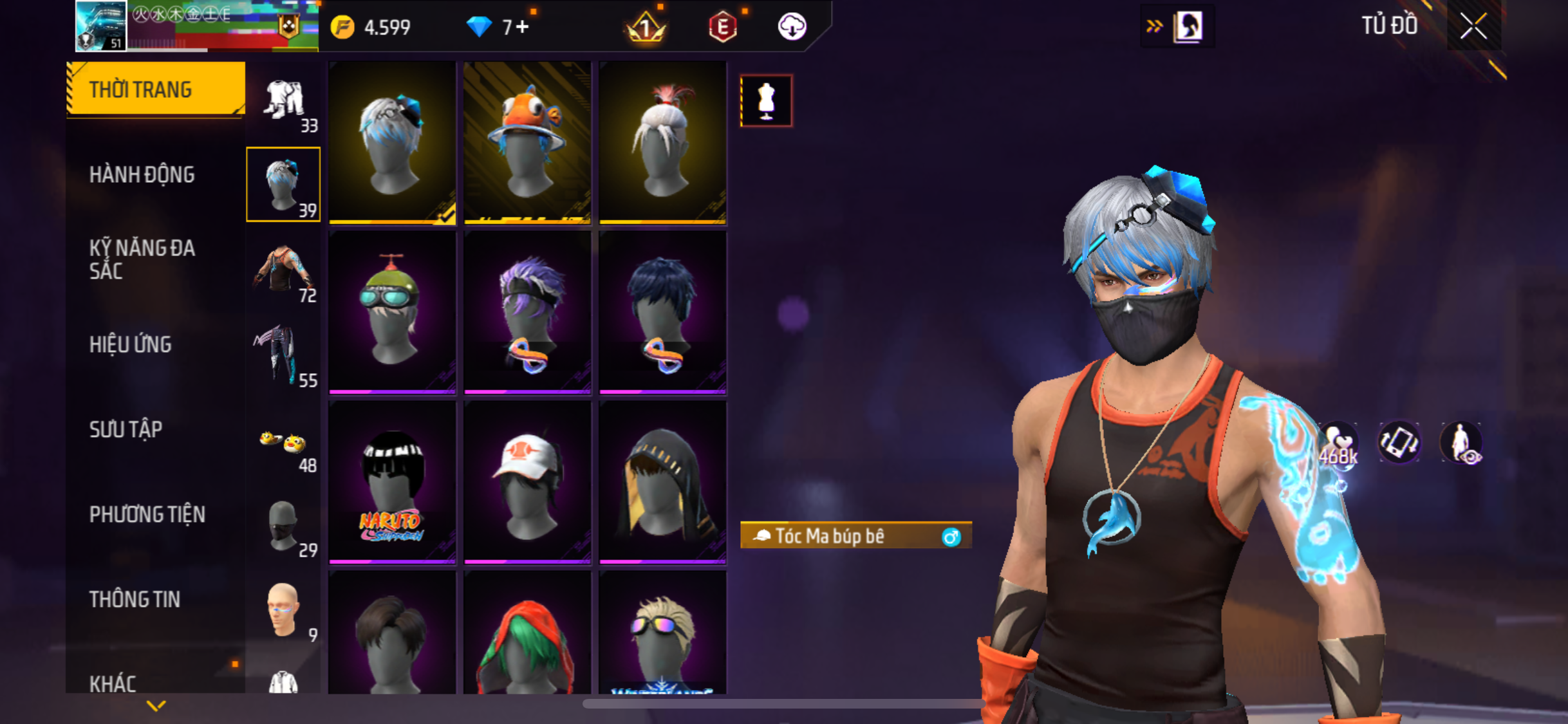Screen dimensions: 1568x724
Task: Open the tops subcategory with tank top
Action: pos(283,270)
